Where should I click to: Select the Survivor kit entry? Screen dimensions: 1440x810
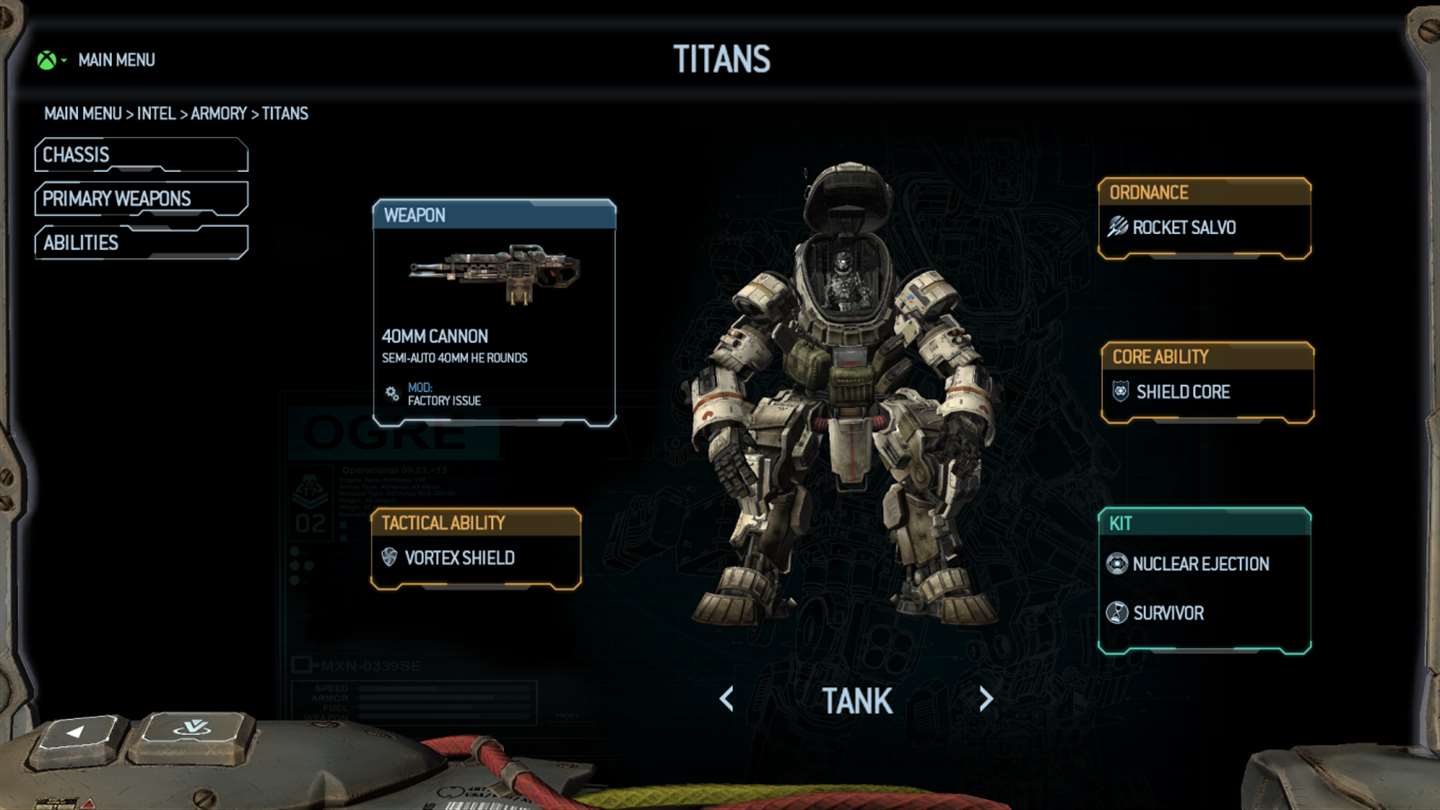(1168, 613)
